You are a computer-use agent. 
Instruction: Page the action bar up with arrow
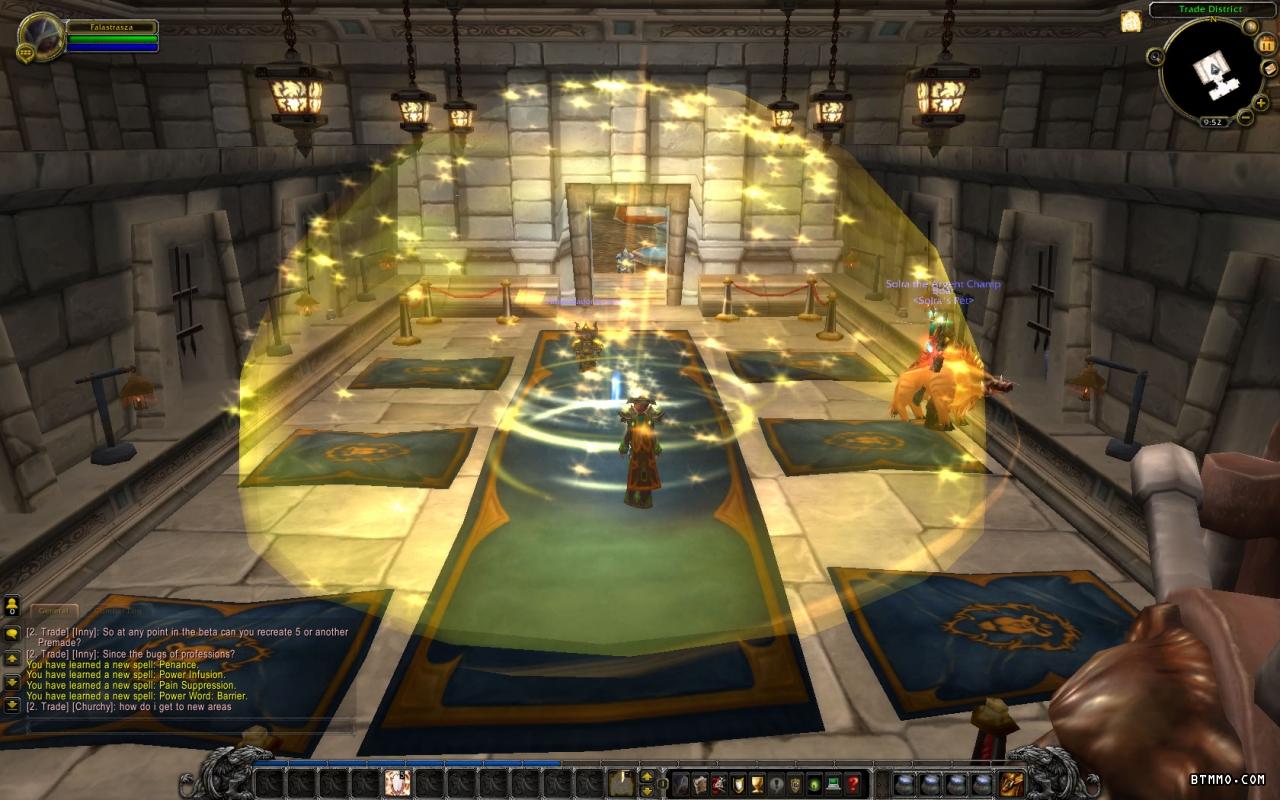coord(648,775)
